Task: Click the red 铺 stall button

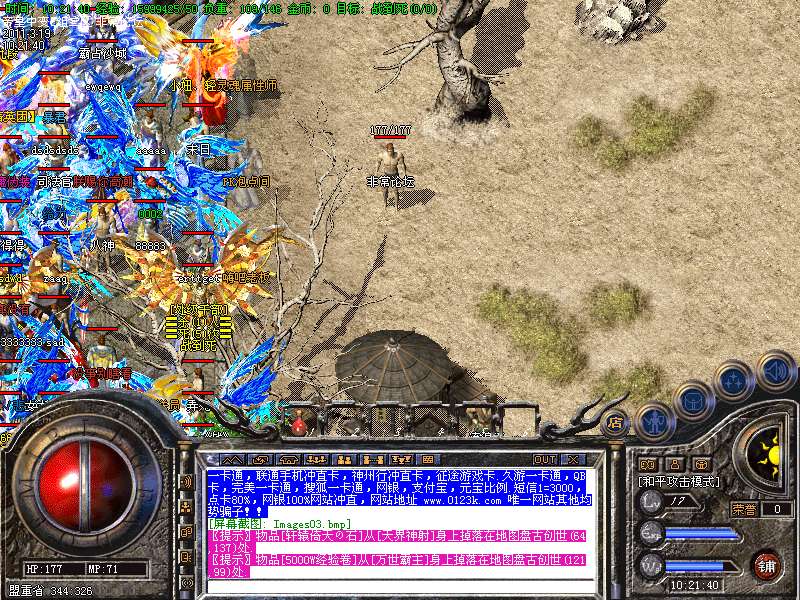Action: [766, 563]
